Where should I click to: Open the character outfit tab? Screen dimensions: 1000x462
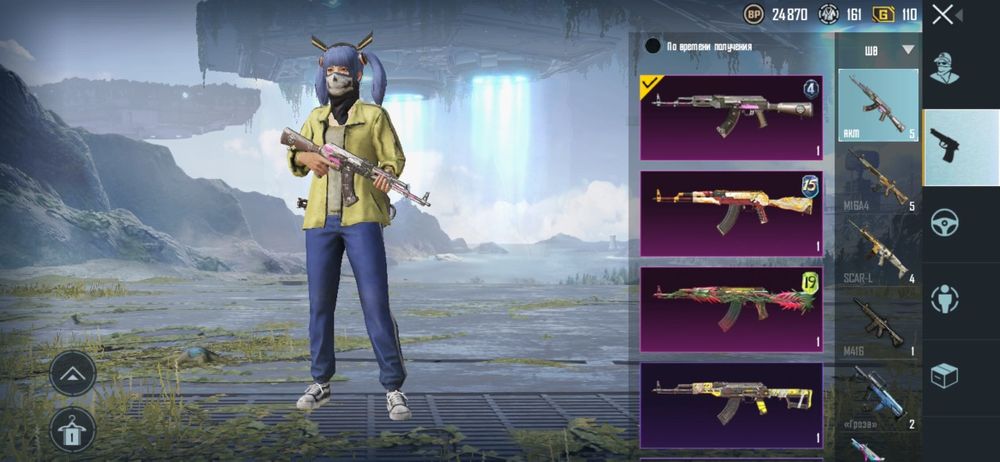click(944, 68)
